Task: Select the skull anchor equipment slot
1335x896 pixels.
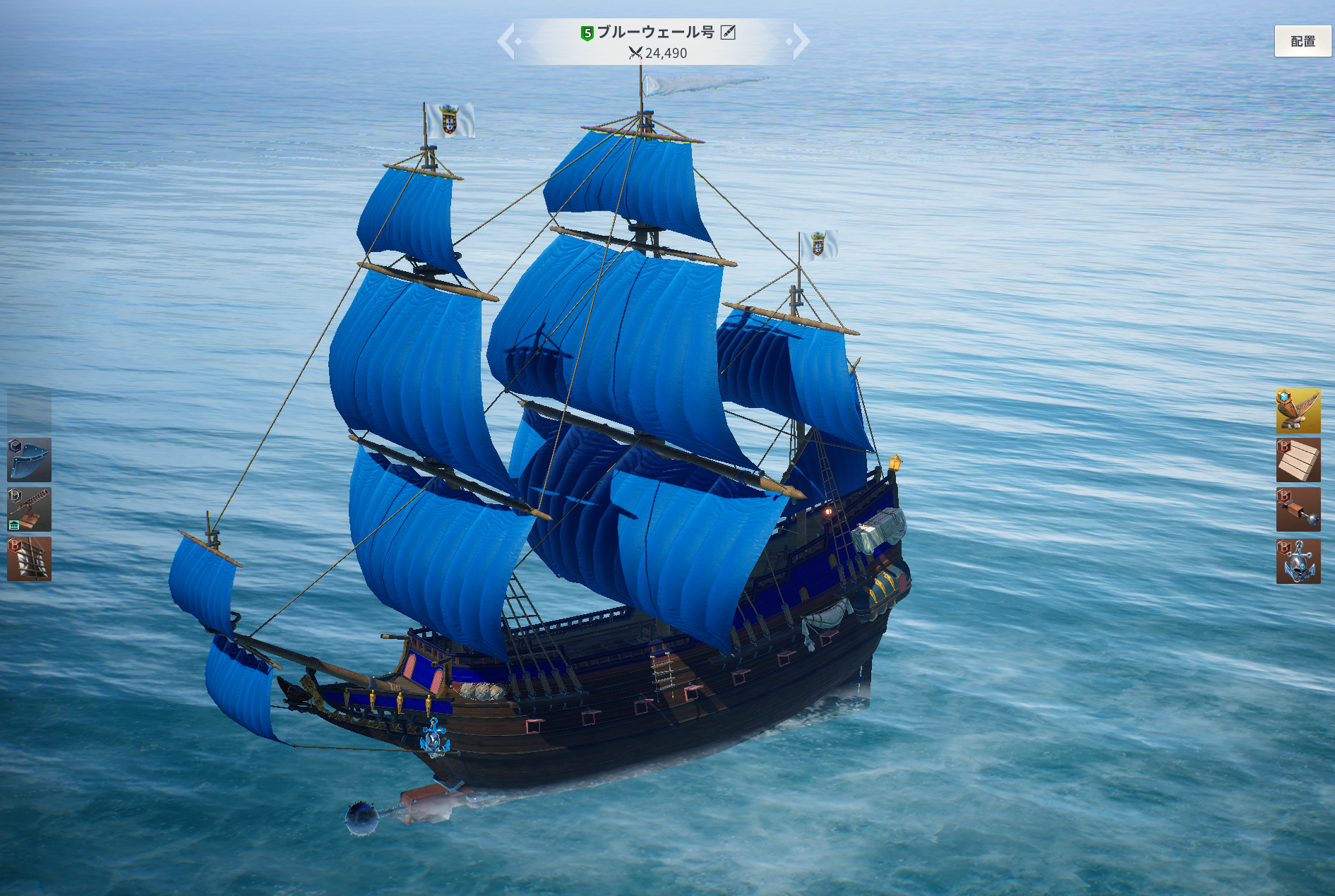Action: (x=1298, y=561)
